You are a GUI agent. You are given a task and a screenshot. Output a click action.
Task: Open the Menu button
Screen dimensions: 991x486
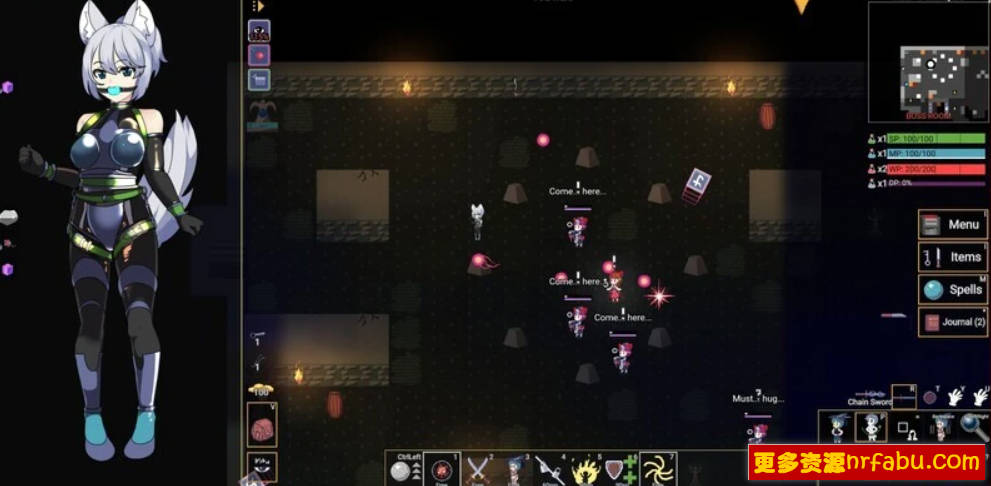pyautogui.click(x=953, y=225)
